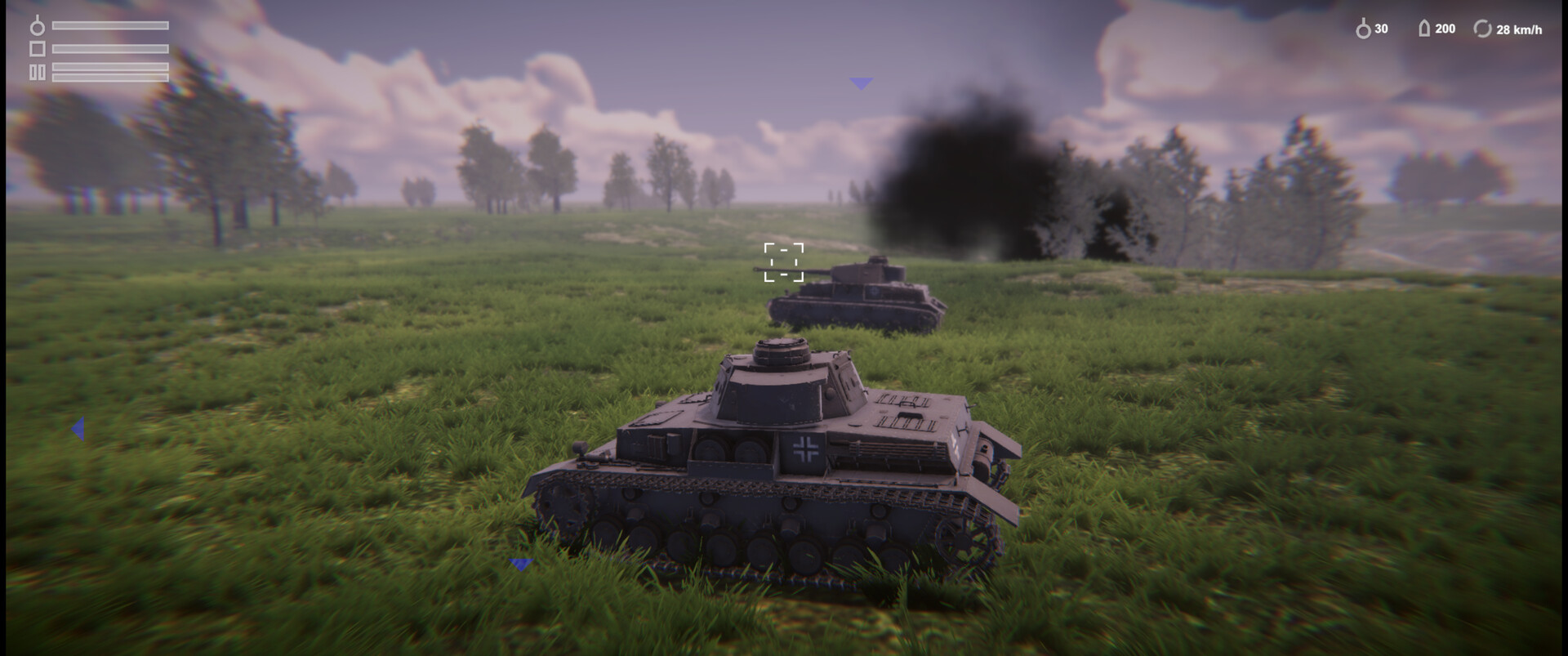Click the Balkenkreuz cross insignia on the tank hull

tap(803, 448)
